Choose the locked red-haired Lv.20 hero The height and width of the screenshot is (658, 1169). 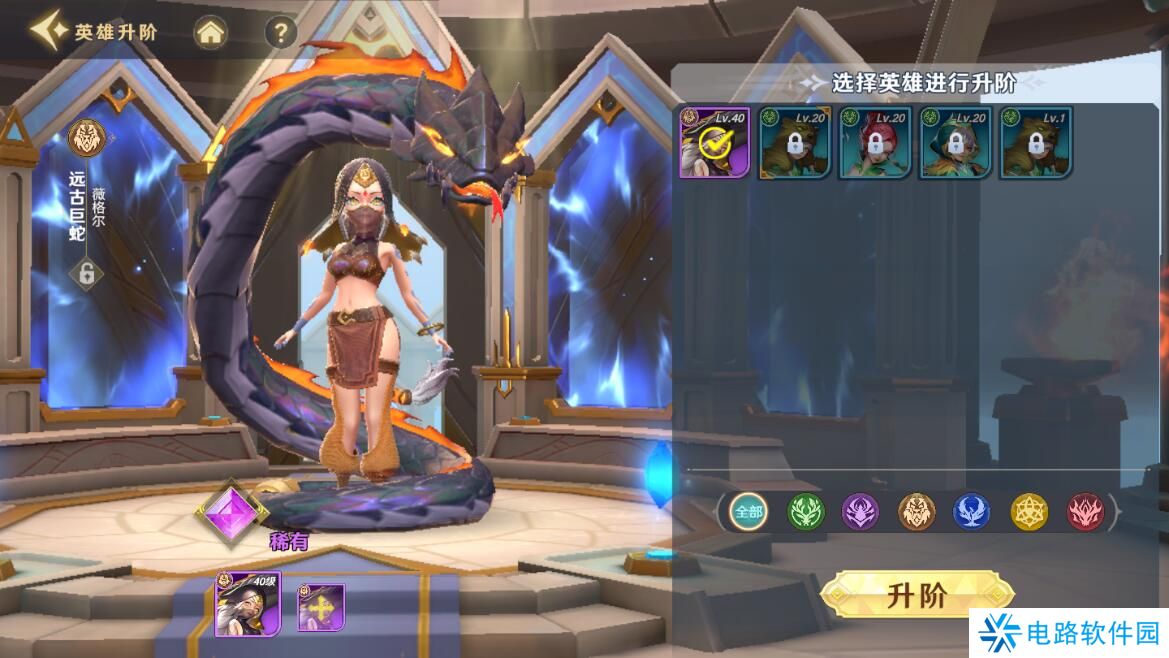tap(875, 143)
